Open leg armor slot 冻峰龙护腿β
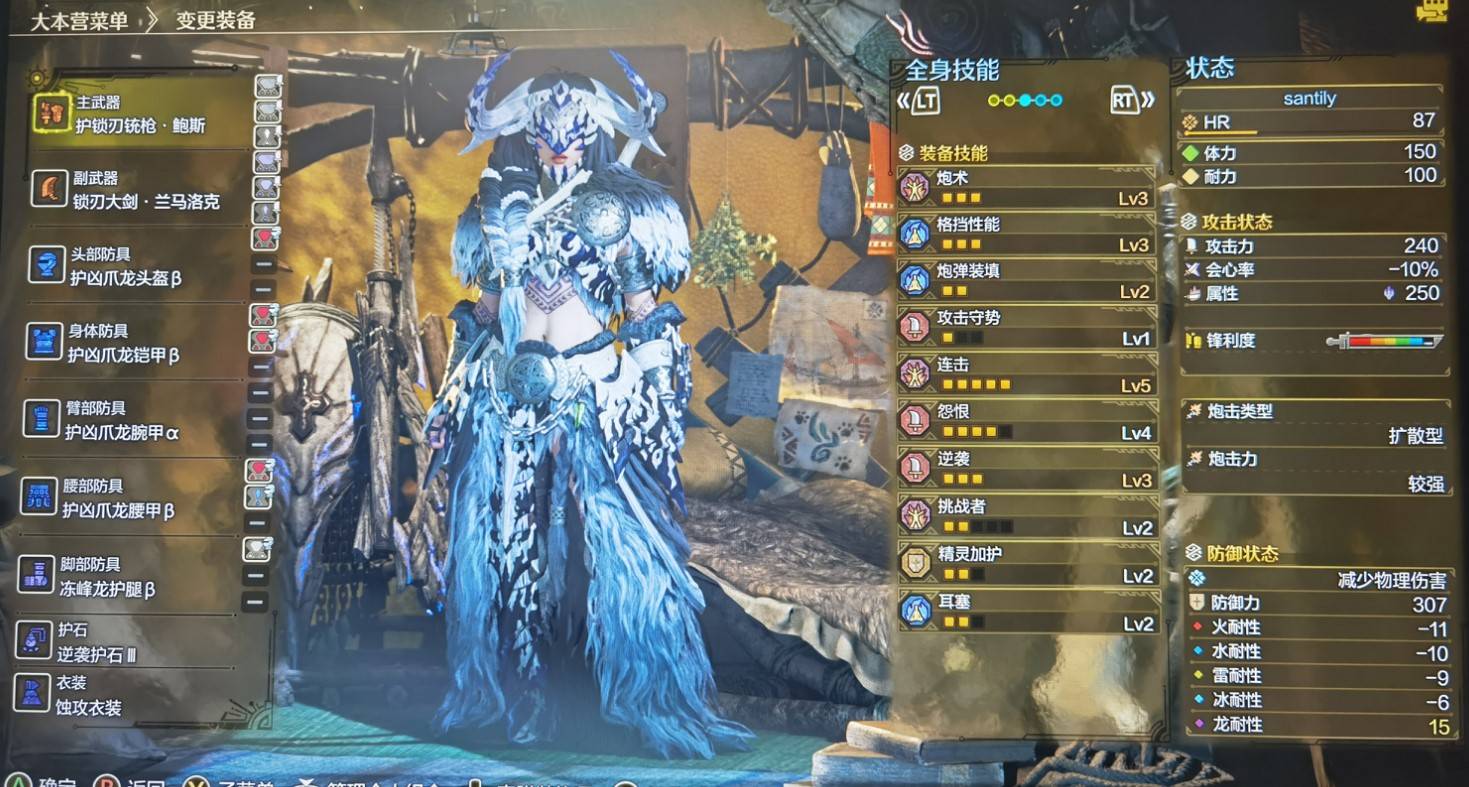 120,577
